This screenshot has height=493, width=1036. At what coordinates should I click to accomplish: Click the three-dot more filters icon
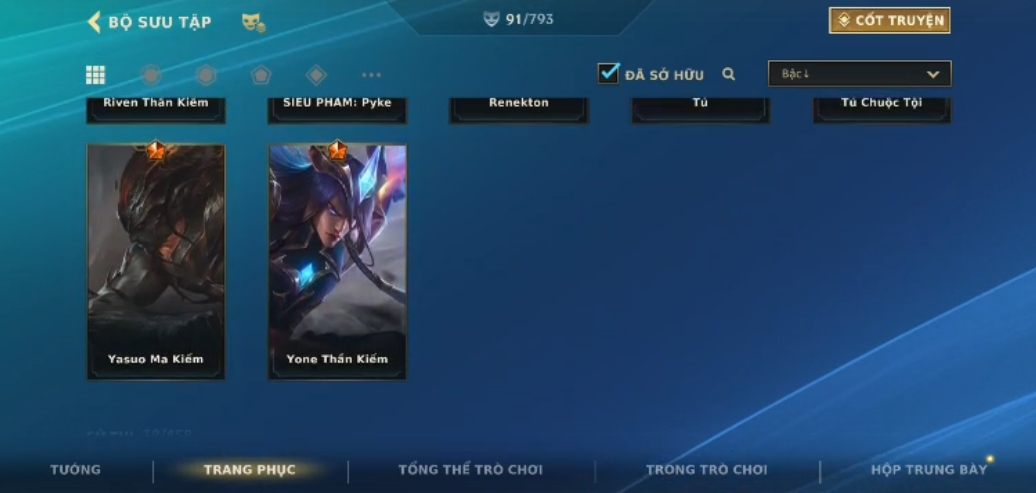coord(371,75)
